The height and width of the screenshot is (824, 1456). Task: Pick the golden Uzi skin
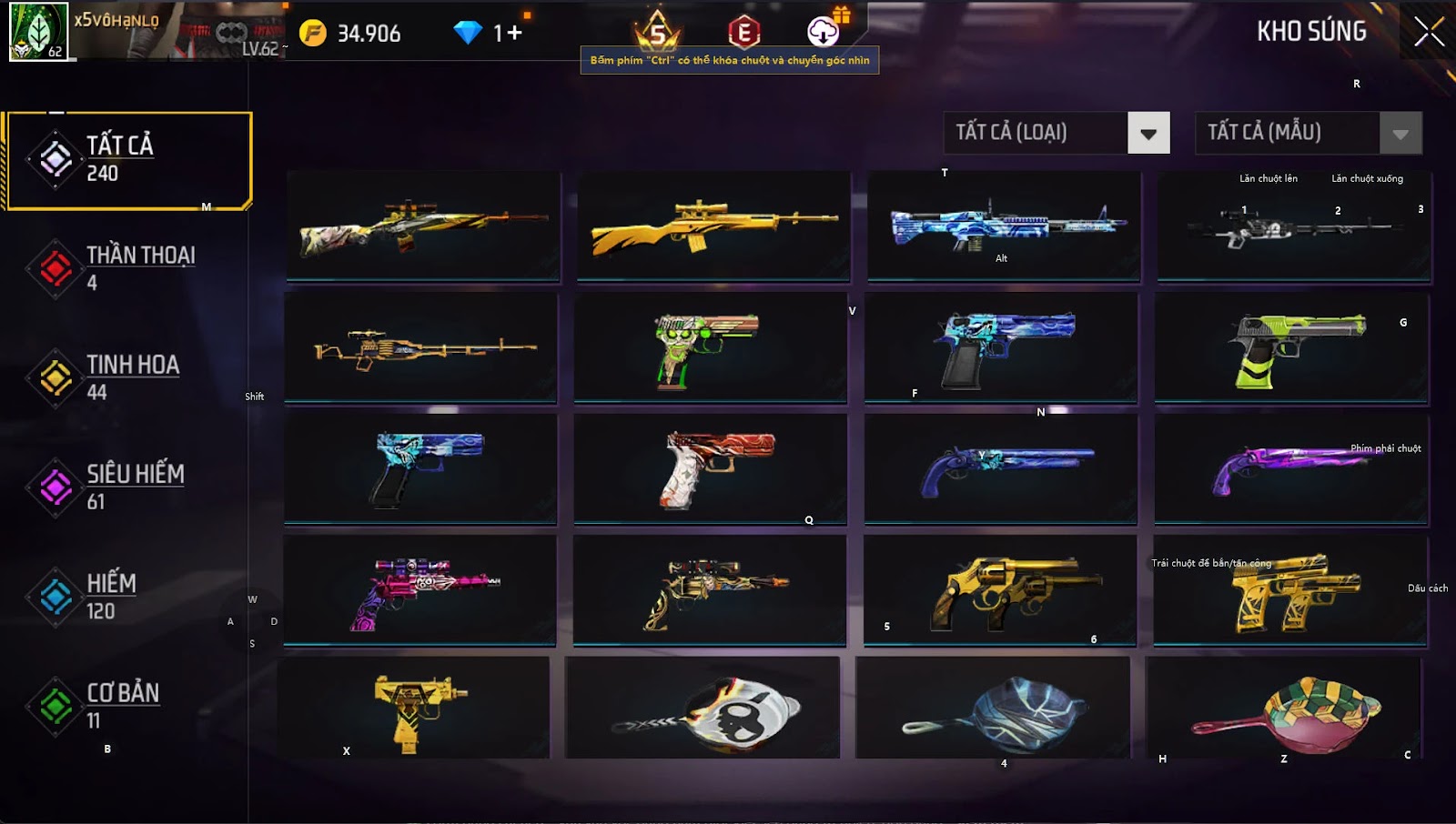click(x=414, y=709)
